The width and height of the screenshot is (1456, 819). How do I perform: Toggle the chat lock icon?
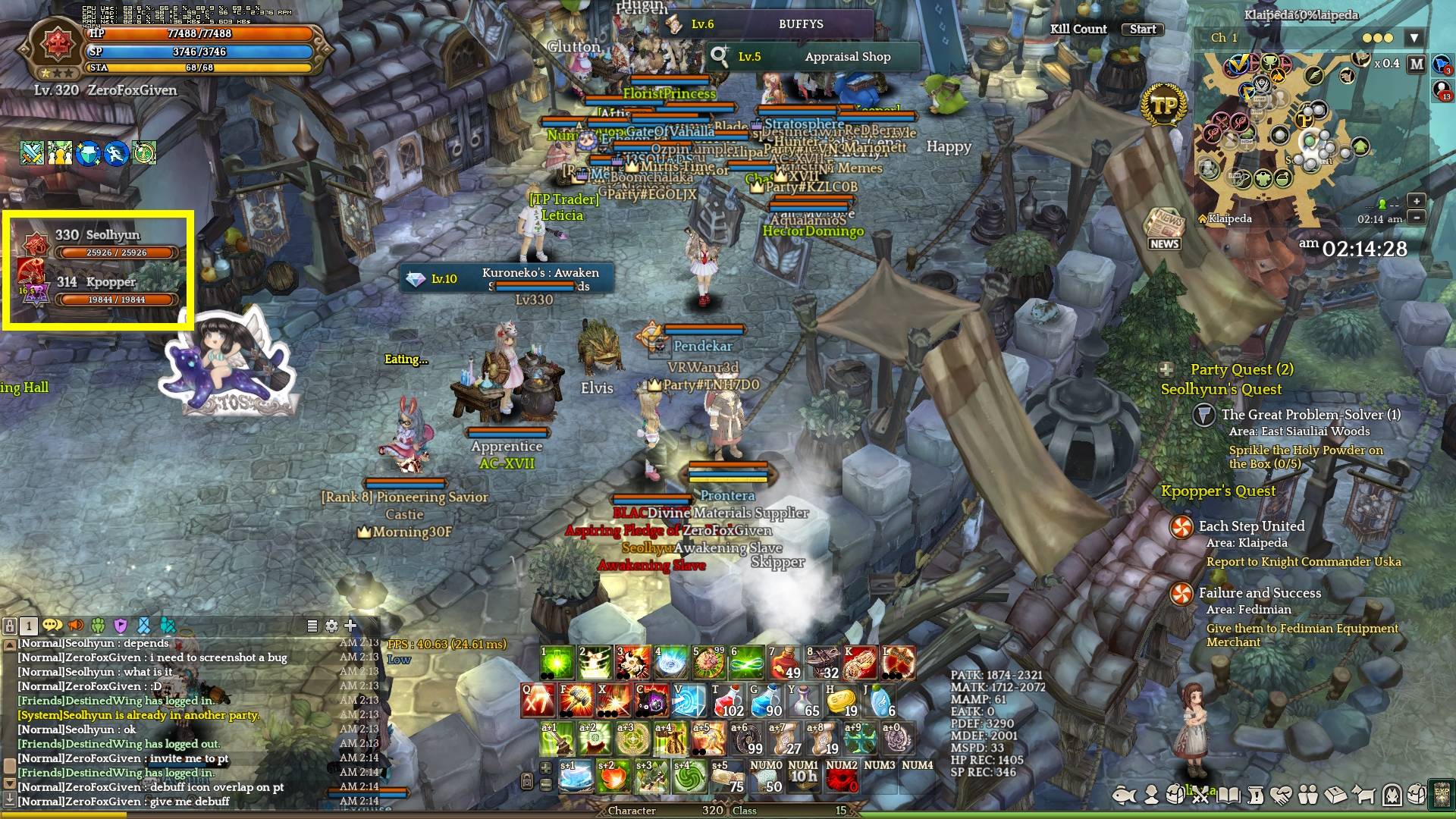click(11, 626)
